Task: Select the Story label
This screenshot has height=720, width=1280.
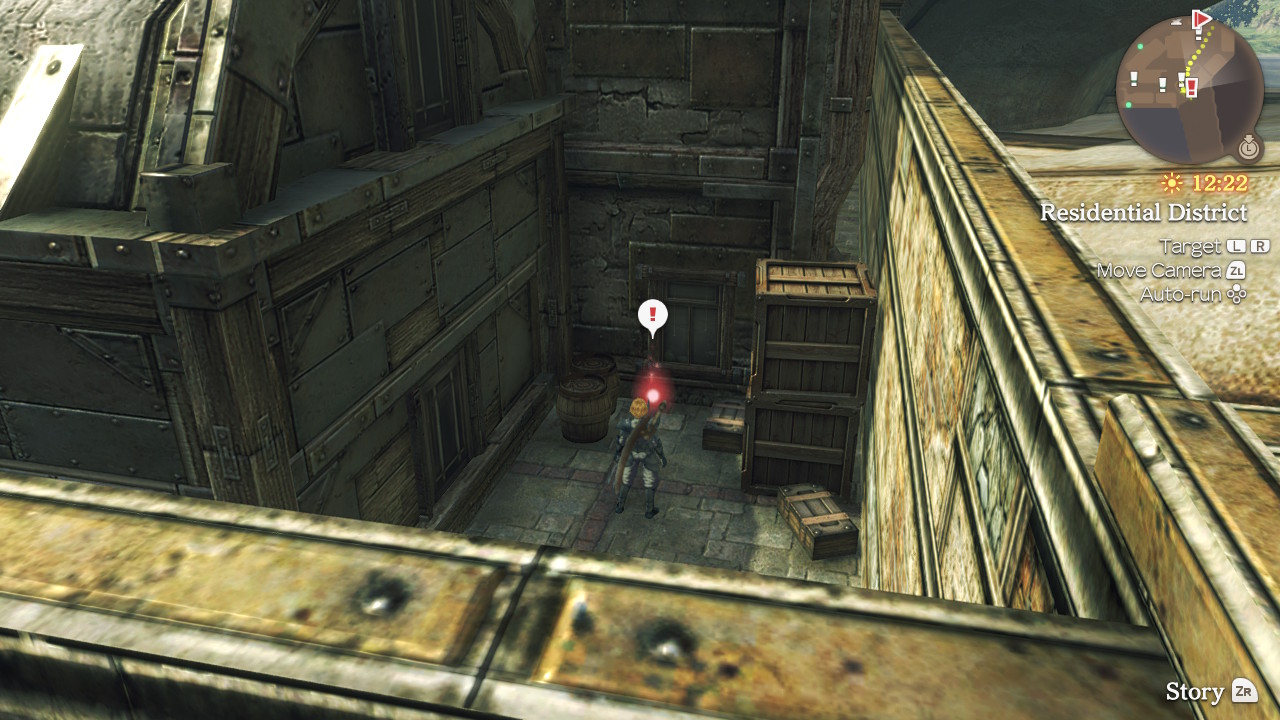Action: point(1194,691)
